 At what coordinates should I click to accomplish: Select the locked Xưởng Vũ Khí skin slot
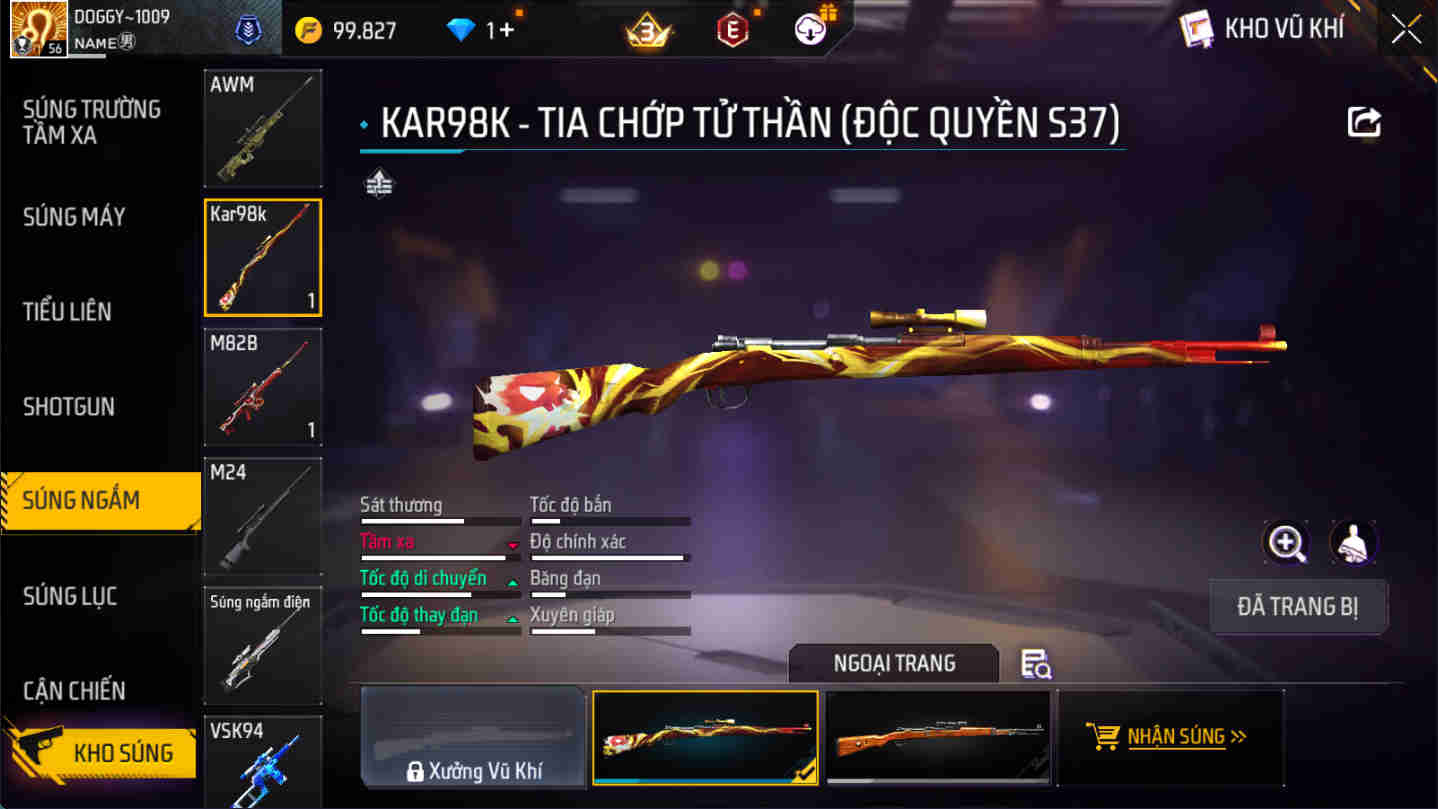(473, 737)
